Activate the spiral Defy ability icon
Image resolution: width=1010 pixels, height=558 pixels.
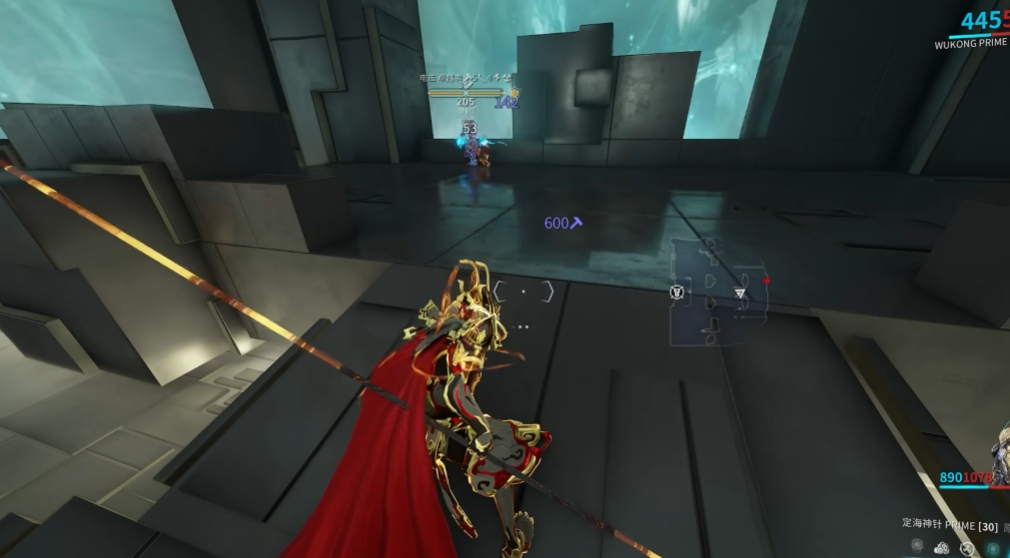pyautogui.click(x=967, y=548)
